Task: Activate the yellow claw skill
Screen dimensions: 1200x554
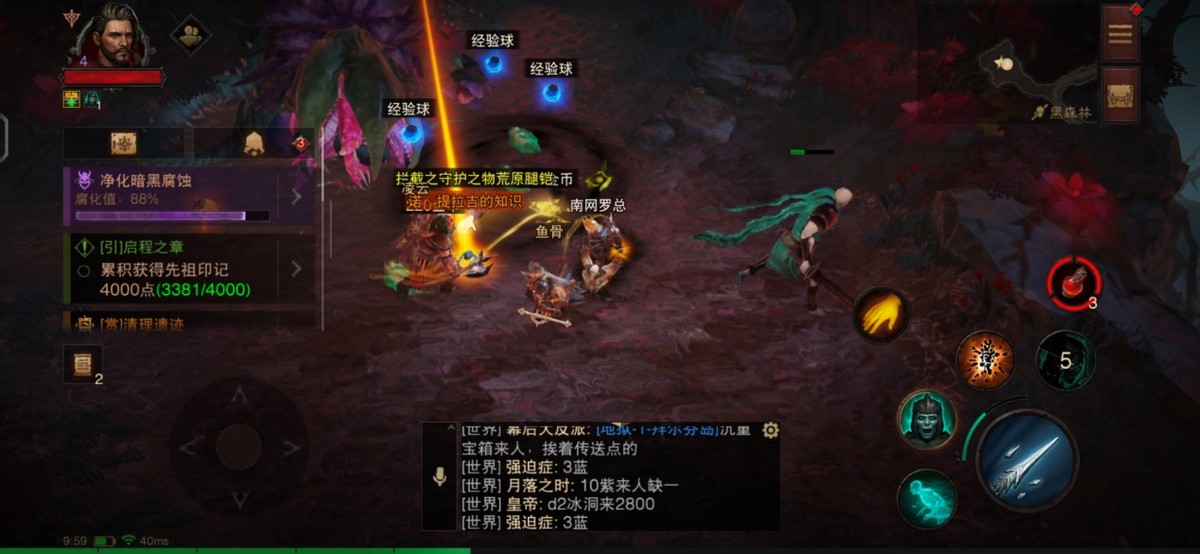Action: click(x=881, y=316)
